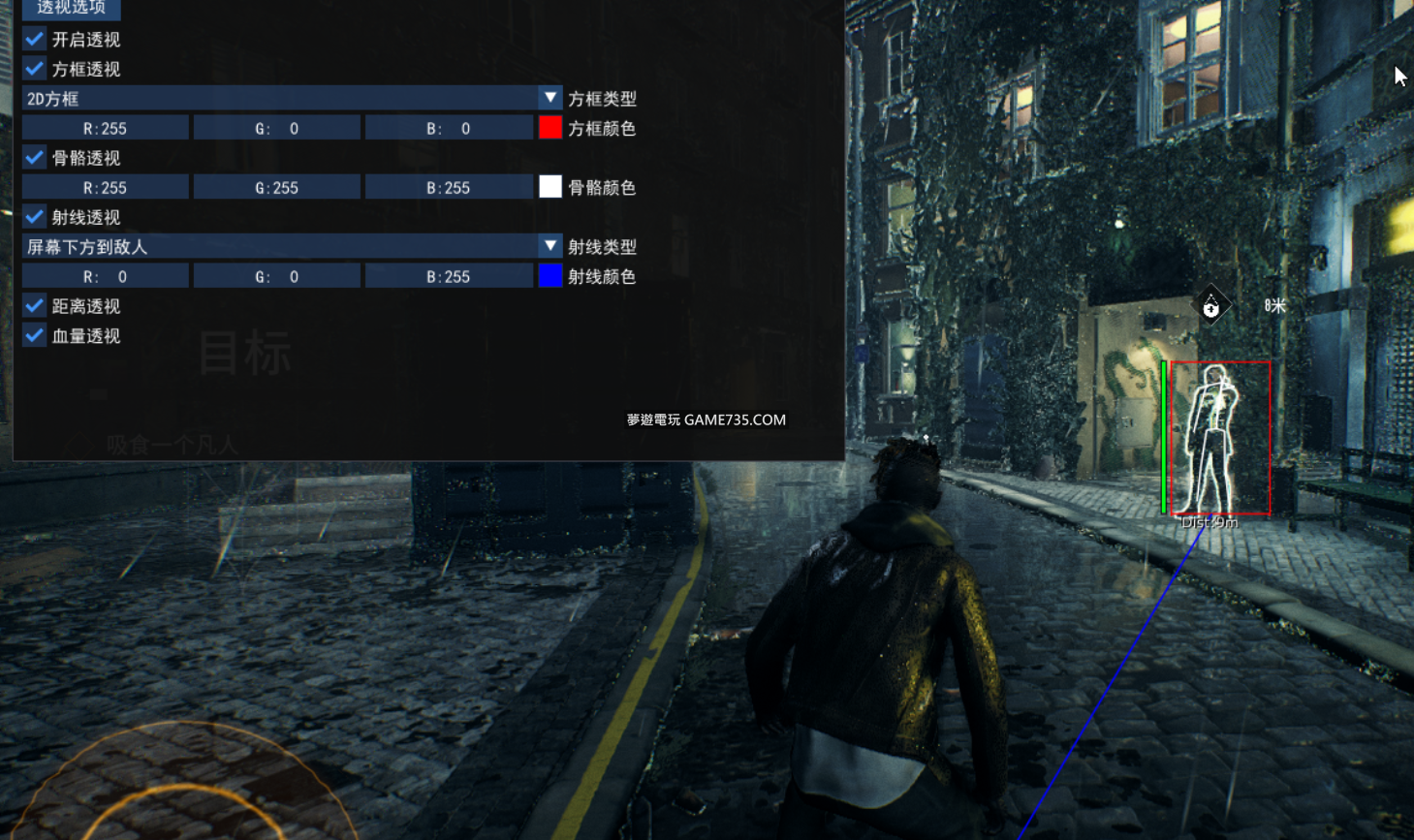This screenshot has height=840, width=1414.
Task: Disable the 射线透视 checkbox
Action: click(35, 217)
